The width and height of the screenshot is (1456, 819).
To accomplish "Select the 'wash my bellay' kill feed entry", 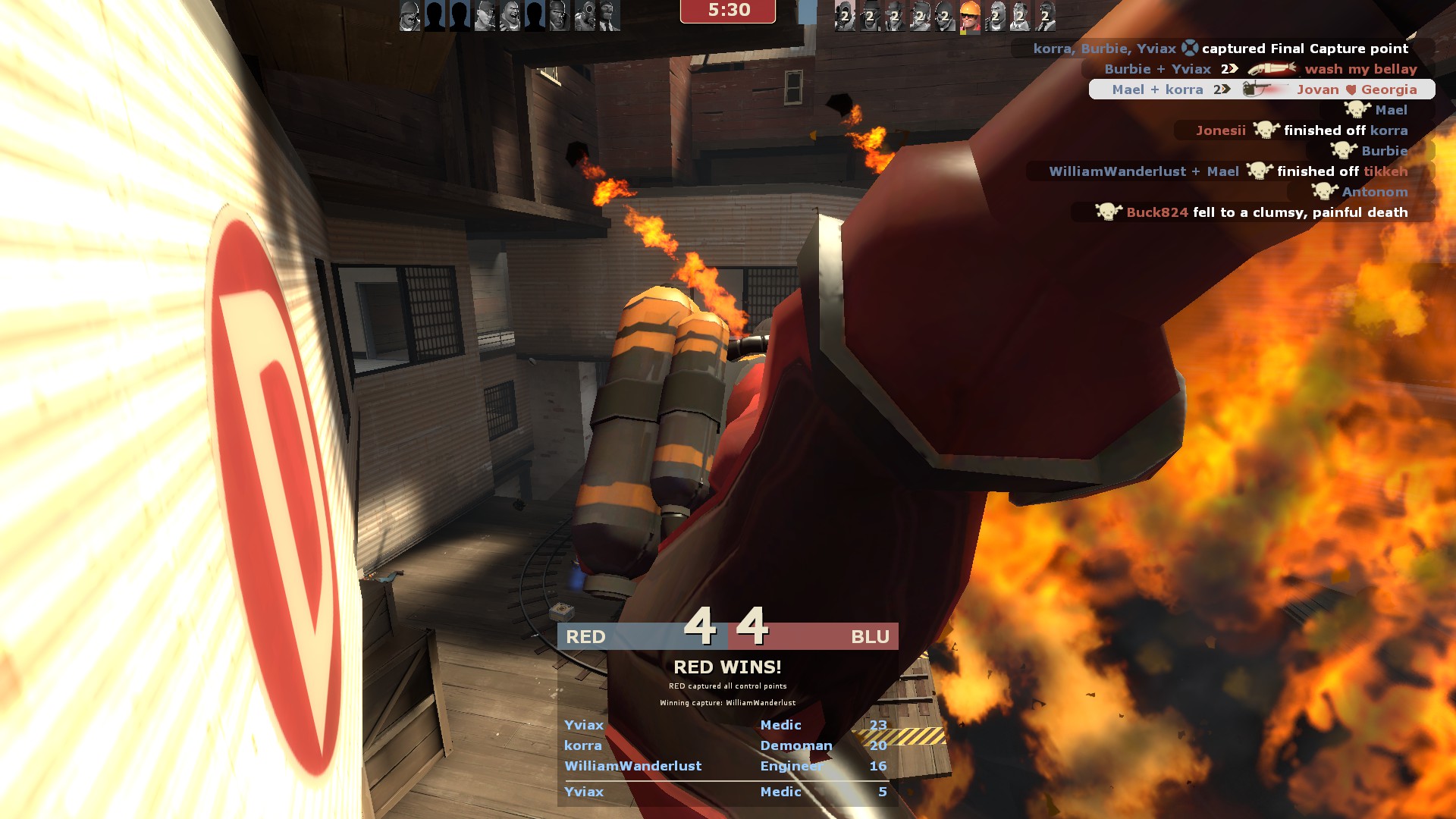I will click(1260, 69).
